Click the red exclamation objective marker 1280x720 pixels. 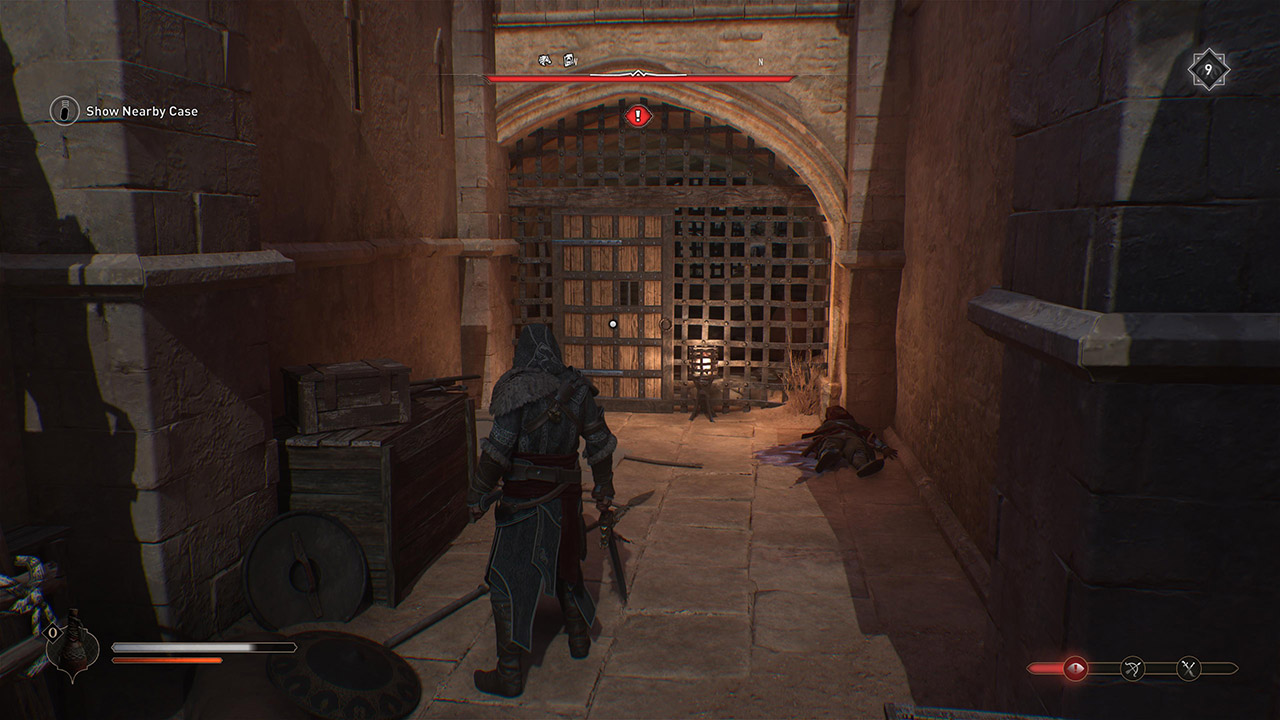(638, 114)
